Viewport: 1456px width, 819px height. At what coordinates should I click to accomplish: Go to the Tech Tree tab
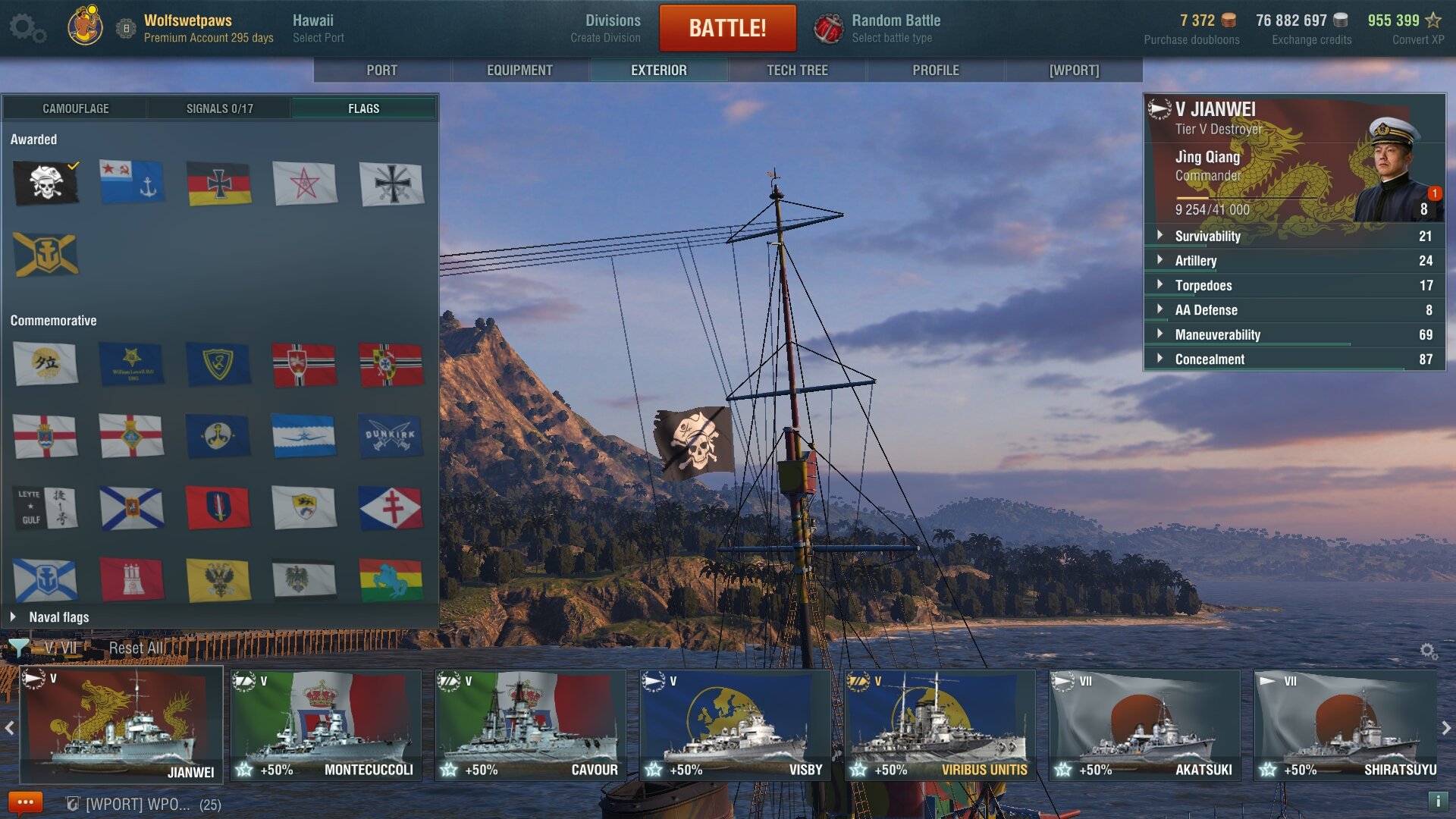(x=797, y=71)
